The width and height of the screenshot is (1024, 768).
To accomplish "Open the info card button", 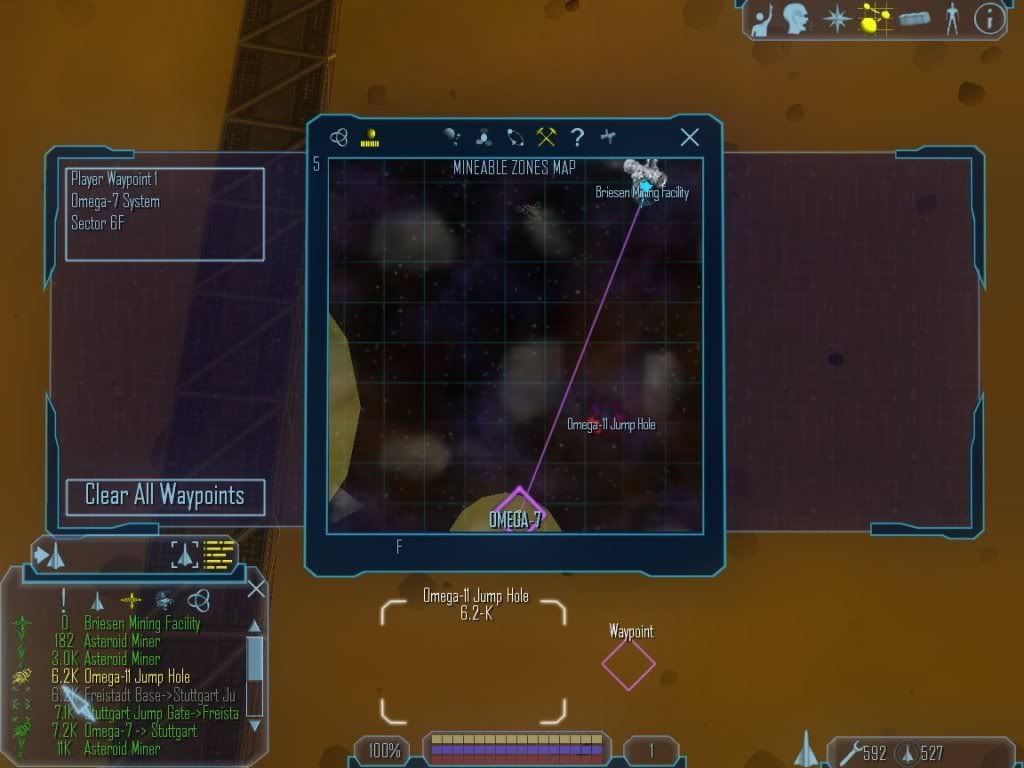I will 989,19.
